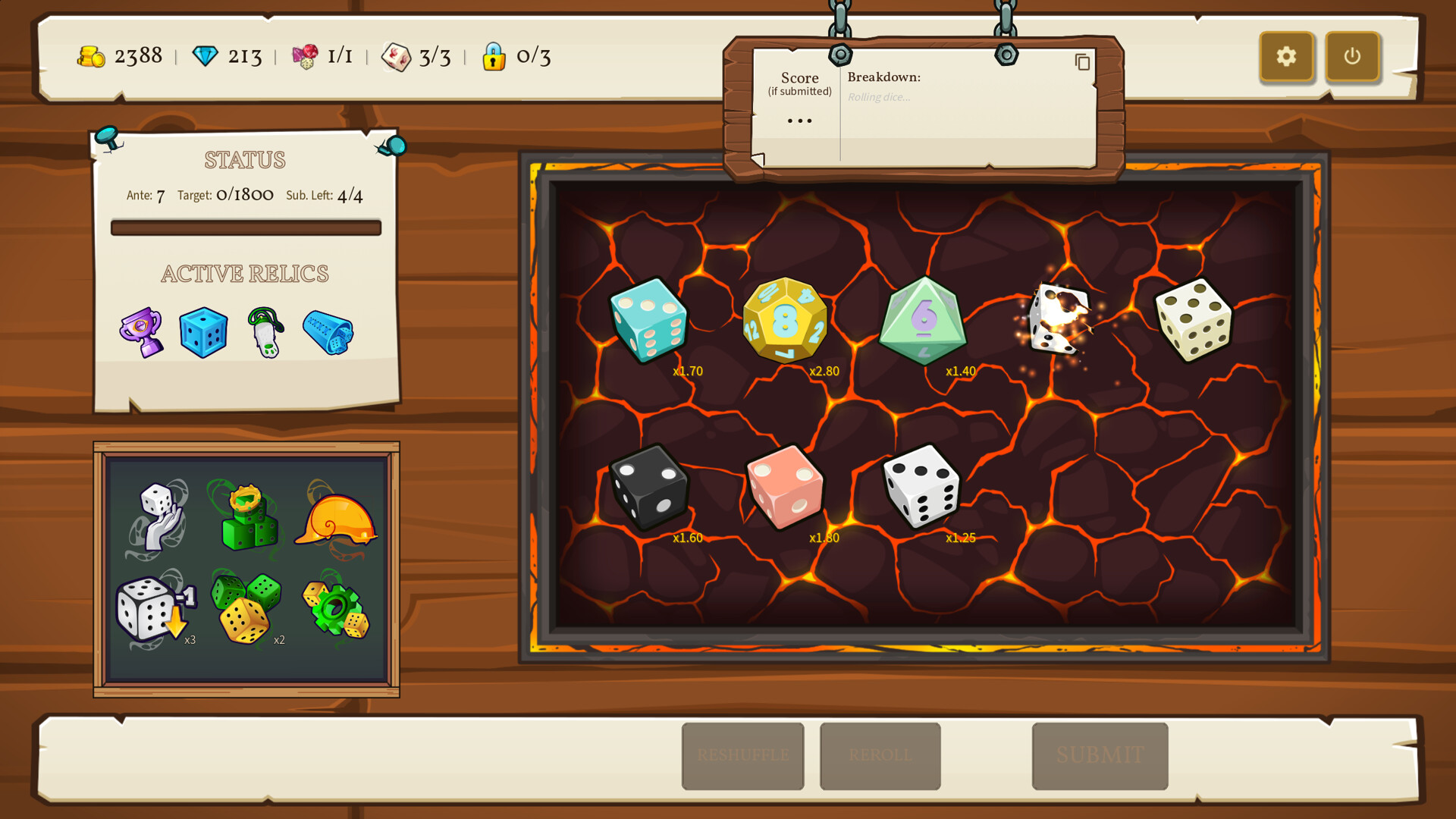Inspect the purple trophy relic
Viewport: 1456px width, 819px height.
142,332
